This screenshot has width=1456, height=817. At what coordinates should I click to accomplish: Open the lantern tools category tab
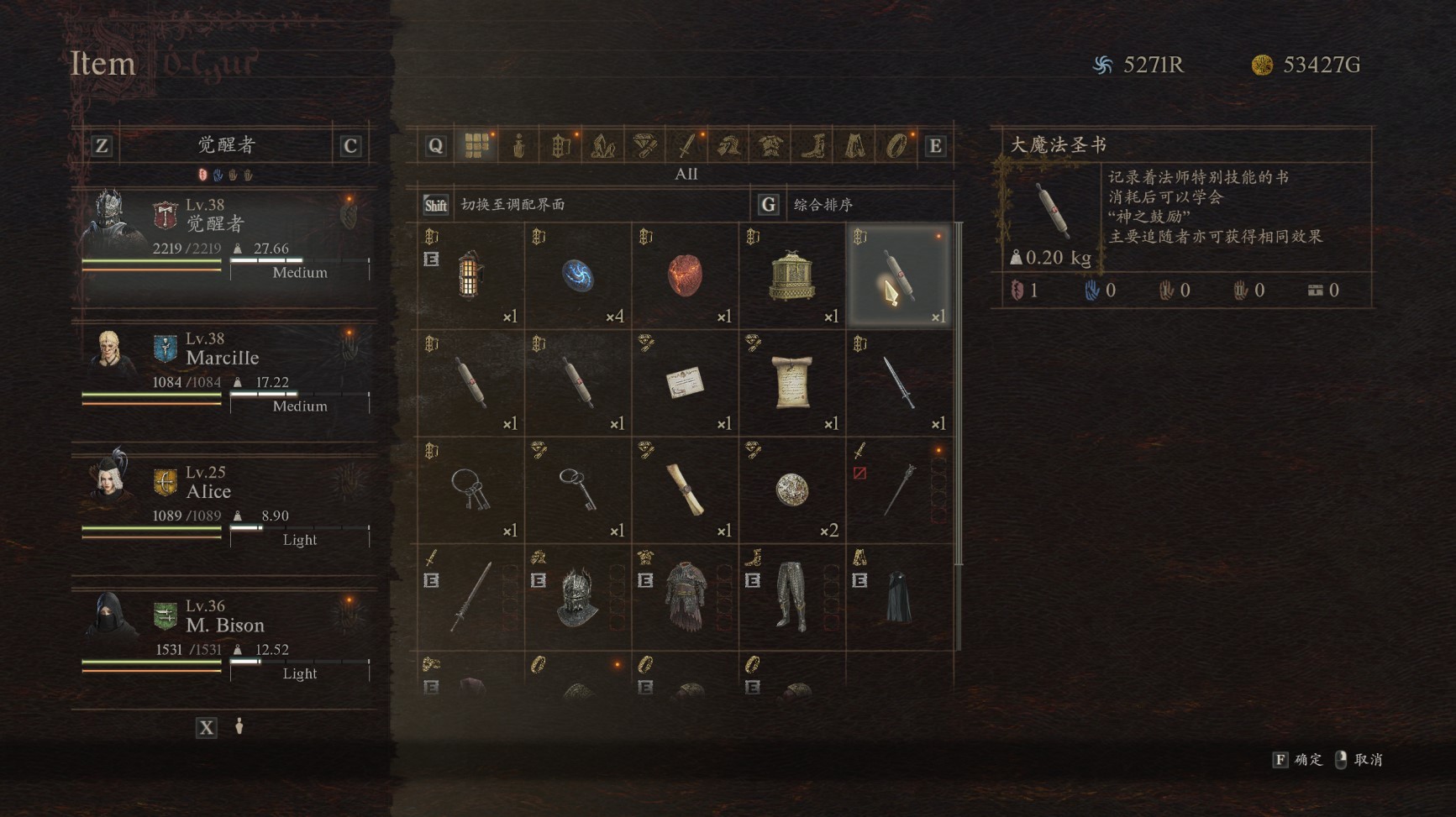click(x=561, y=146)
